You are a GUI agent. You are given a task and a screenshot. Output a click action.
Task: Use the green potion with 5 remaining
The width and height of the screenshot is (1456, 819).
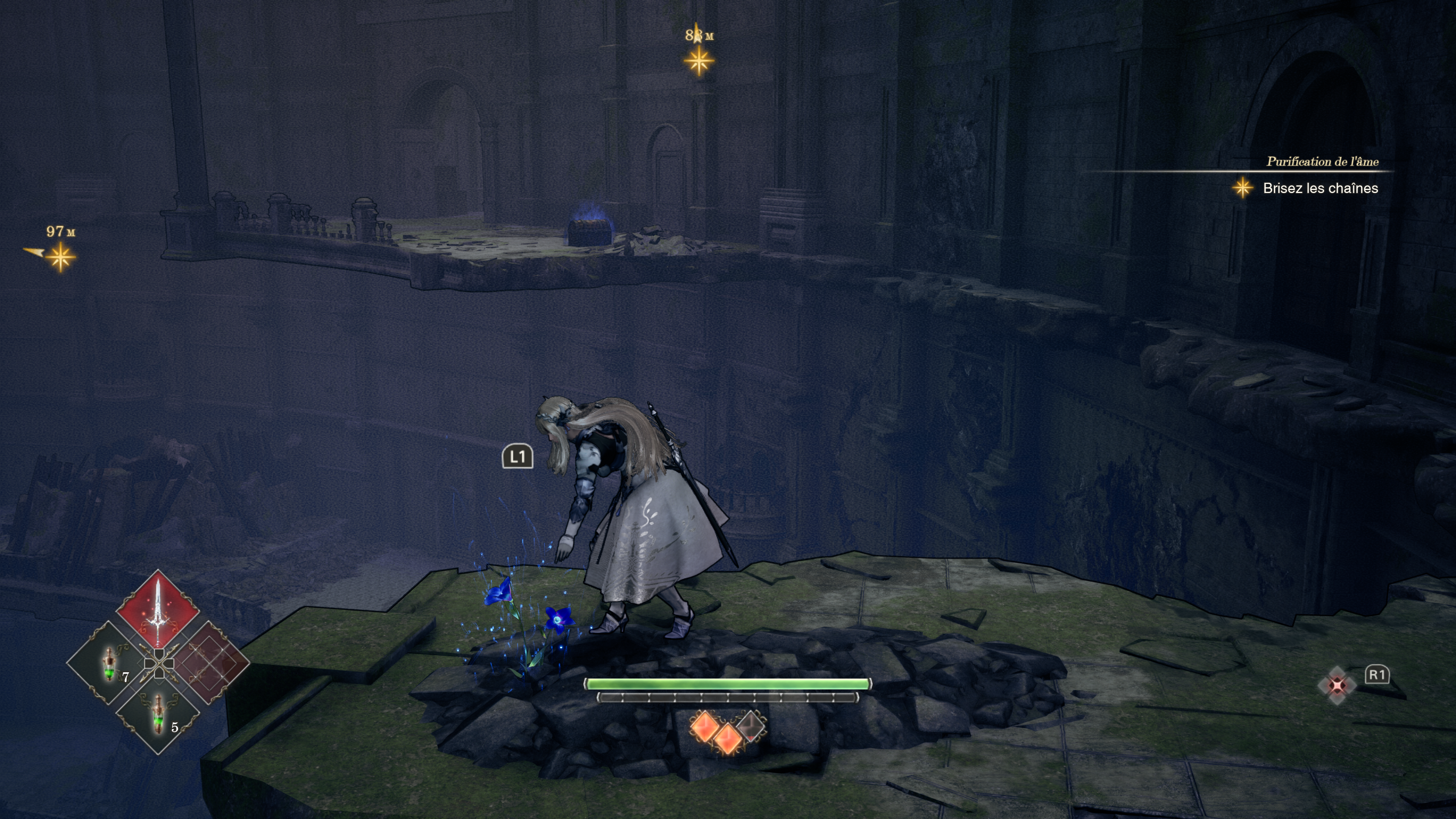tap(158, 713)
